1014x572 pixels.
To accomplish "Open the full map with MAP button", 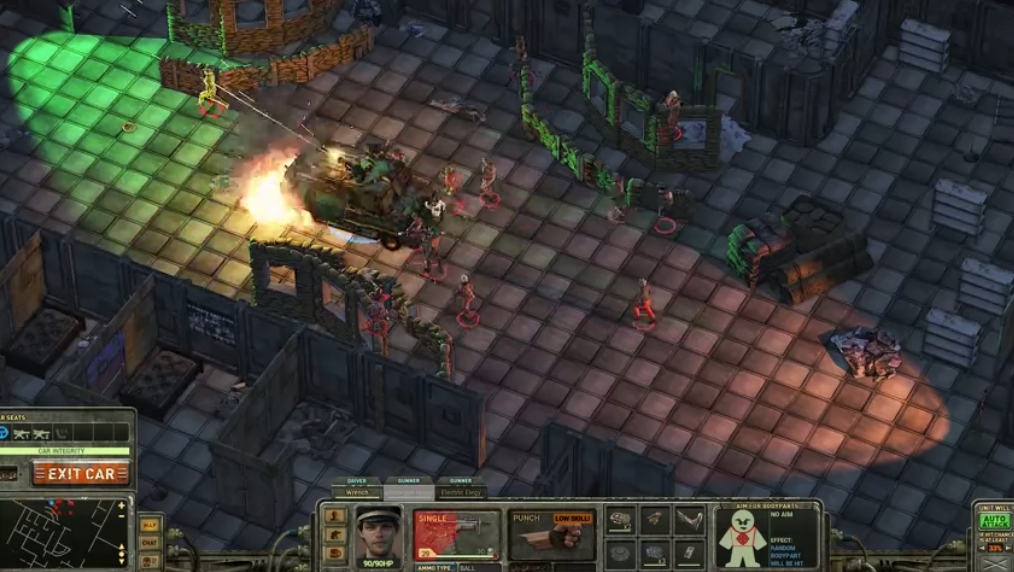I will pyautogui.click(x=149, y=524).
